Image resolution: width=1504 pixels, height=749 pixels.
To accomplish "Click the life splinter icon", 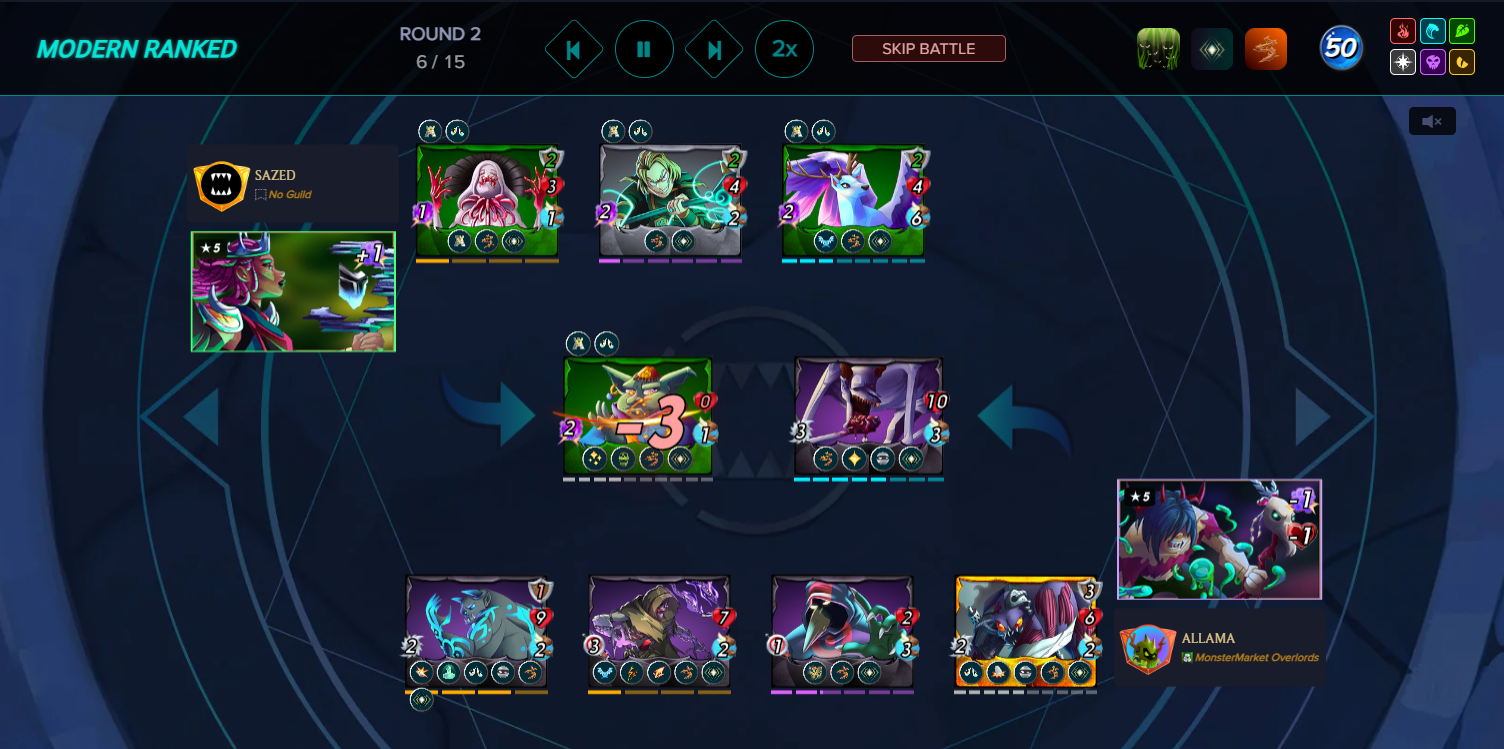I will [1402, 62].
